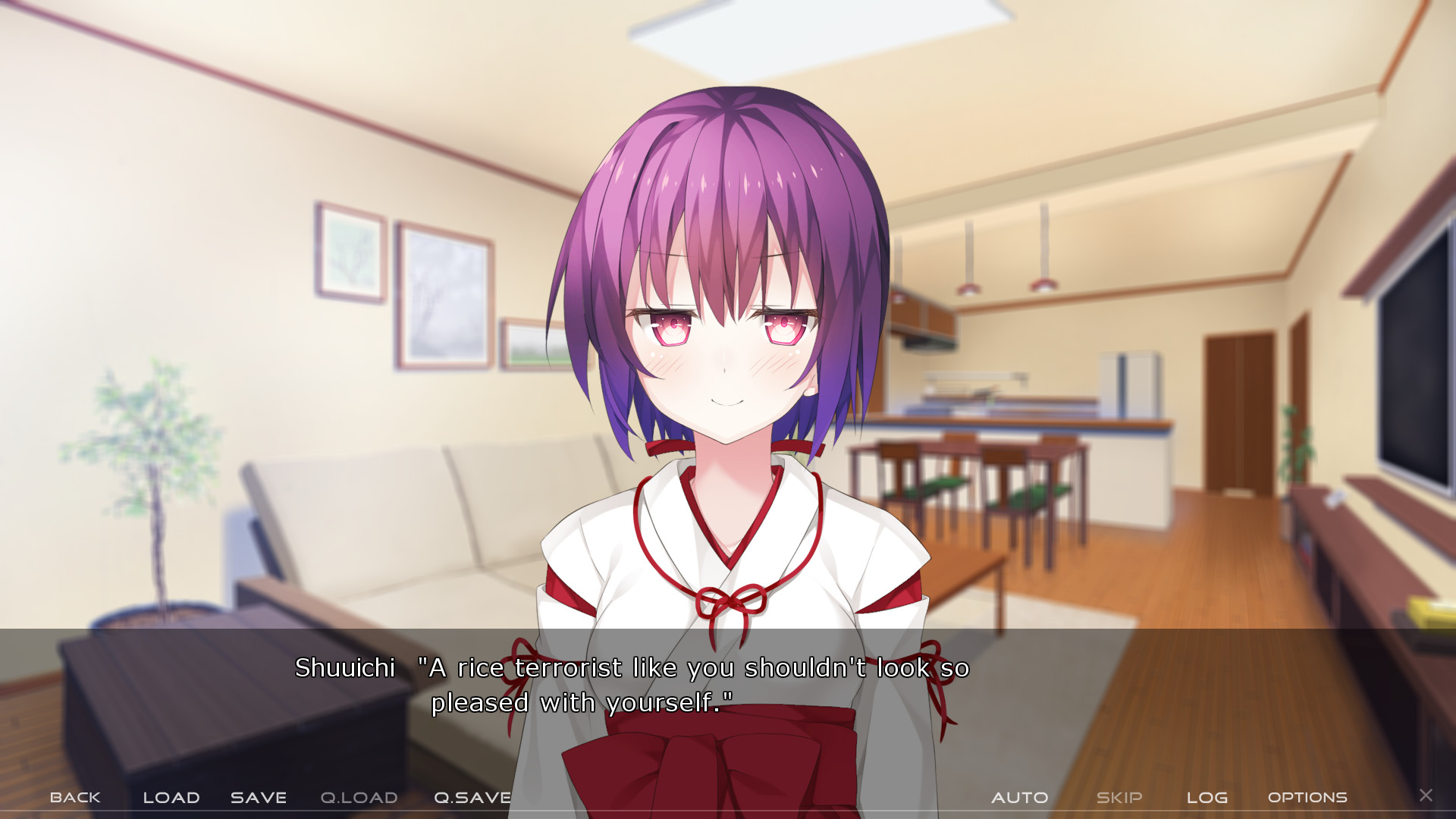Toggle auto-read by clicking AUTO

pos(1021,797)
